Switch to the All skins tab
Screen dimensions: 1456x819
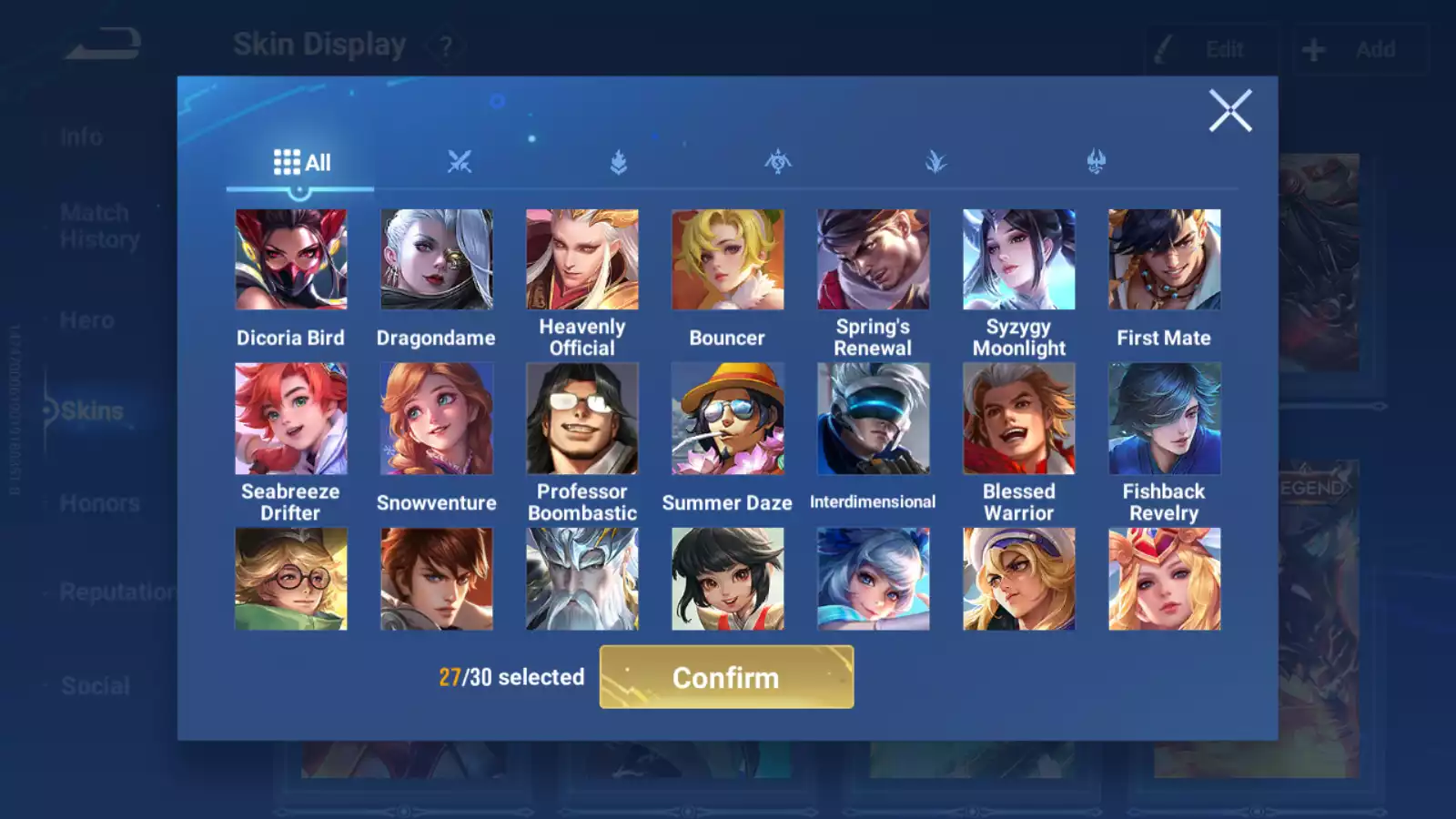(x=301, y=163)
